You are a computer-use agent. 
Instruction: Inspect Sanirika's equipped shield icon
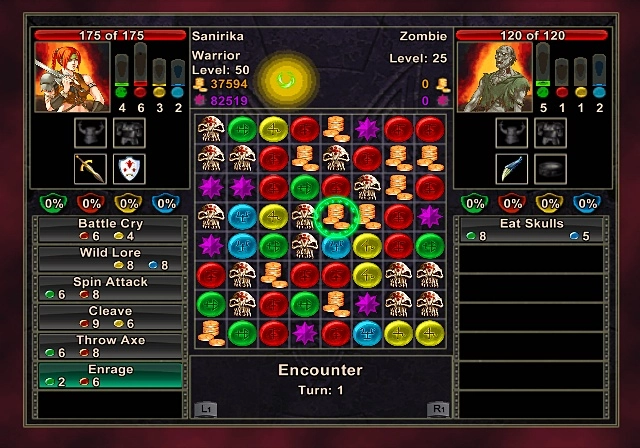tap(129, 167)
